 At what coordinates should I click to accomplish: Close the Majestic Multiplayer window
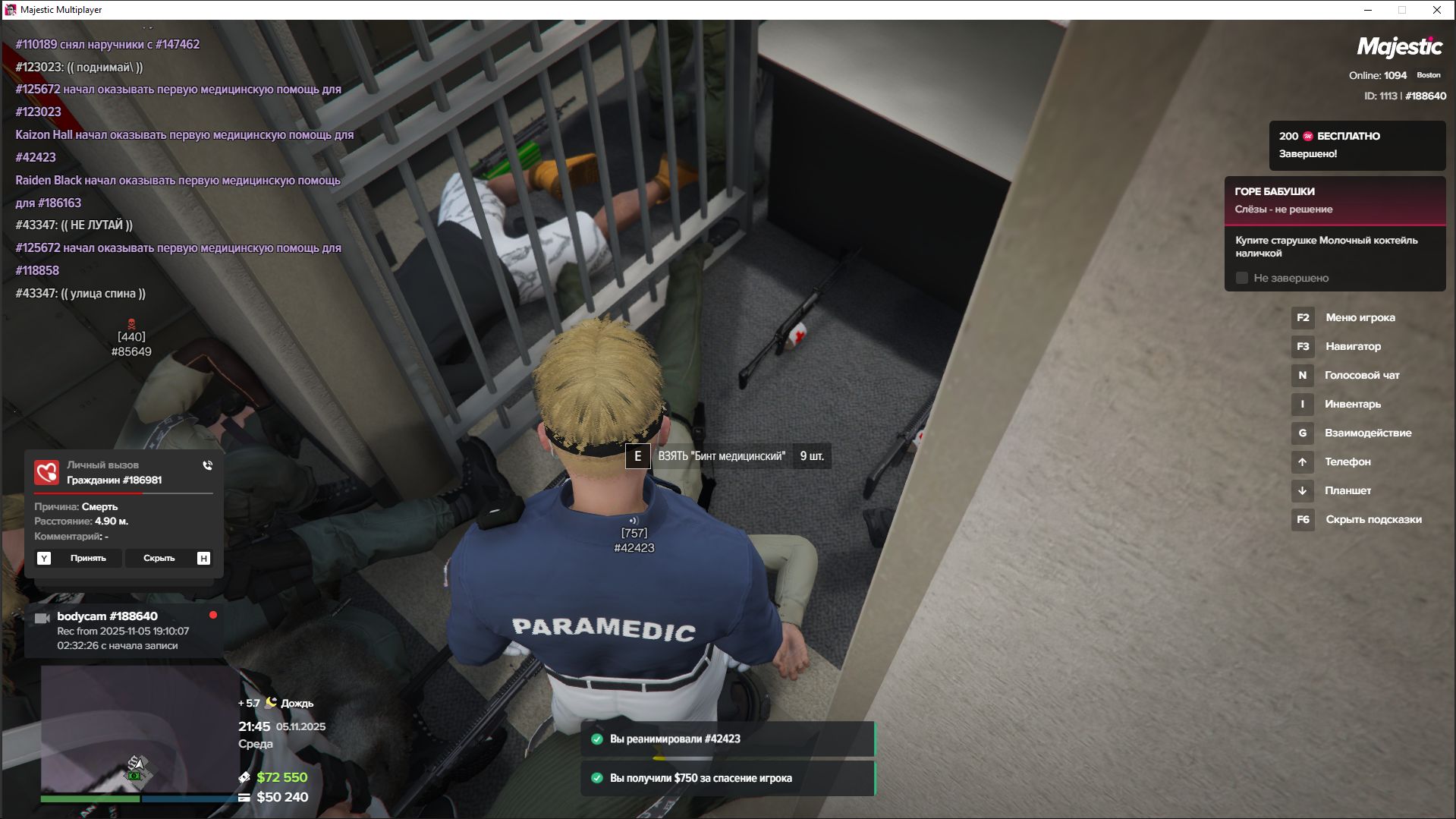point(1436,10)
